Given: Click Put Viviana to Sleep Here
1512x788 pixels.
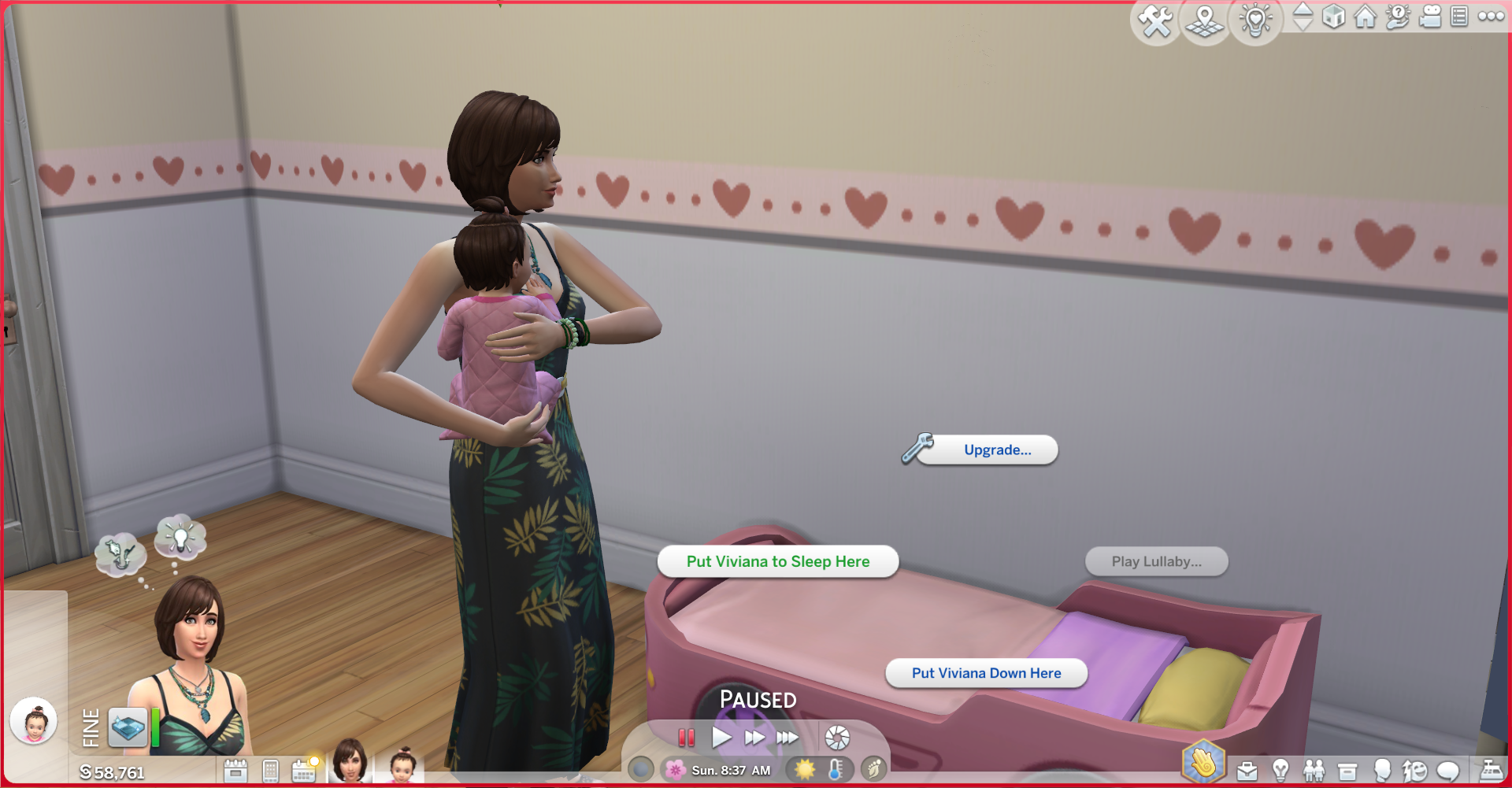Looking at the screenshot, I should click(778, 561).
